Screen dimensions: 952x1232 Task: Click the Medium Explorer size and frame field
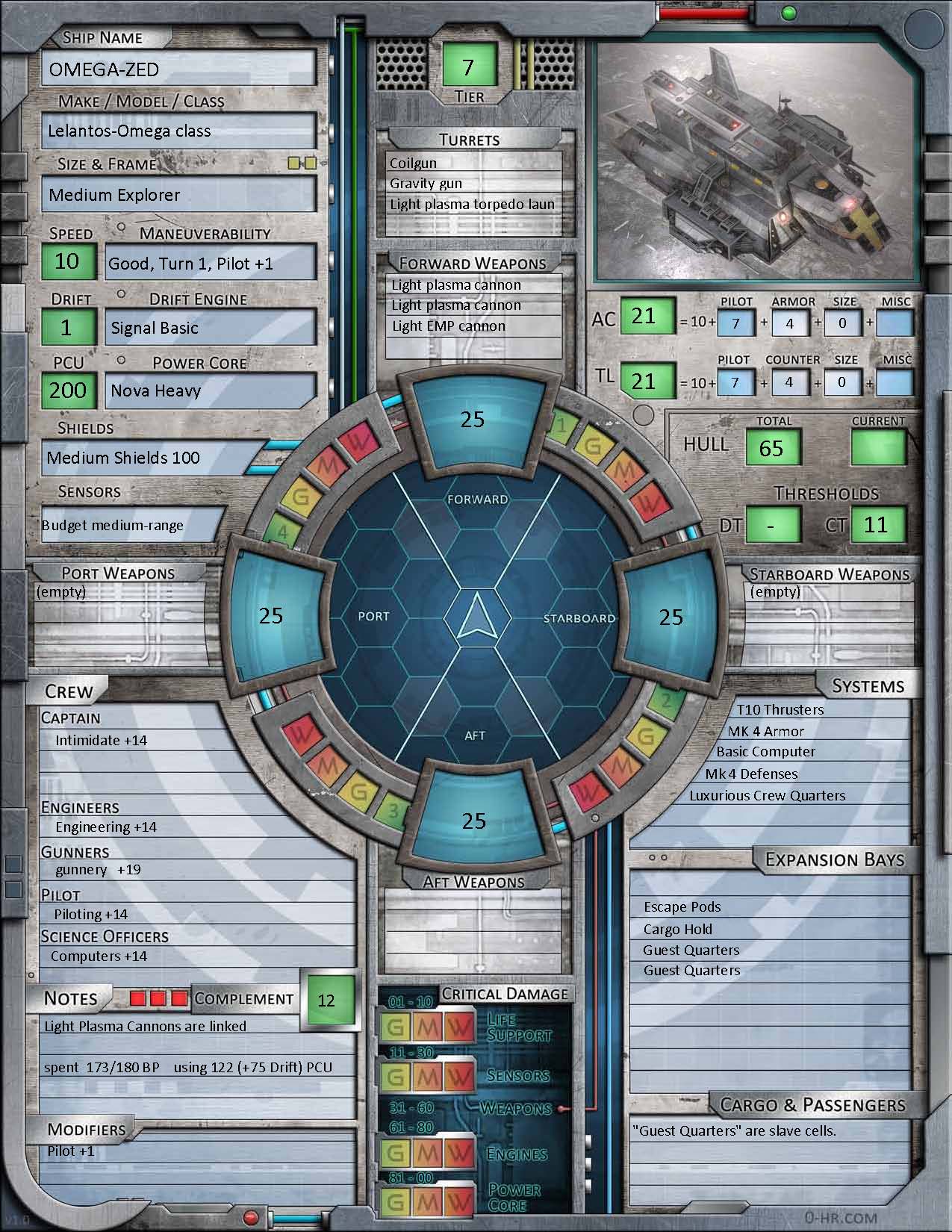pyautogui.click(x=178, y=195)
